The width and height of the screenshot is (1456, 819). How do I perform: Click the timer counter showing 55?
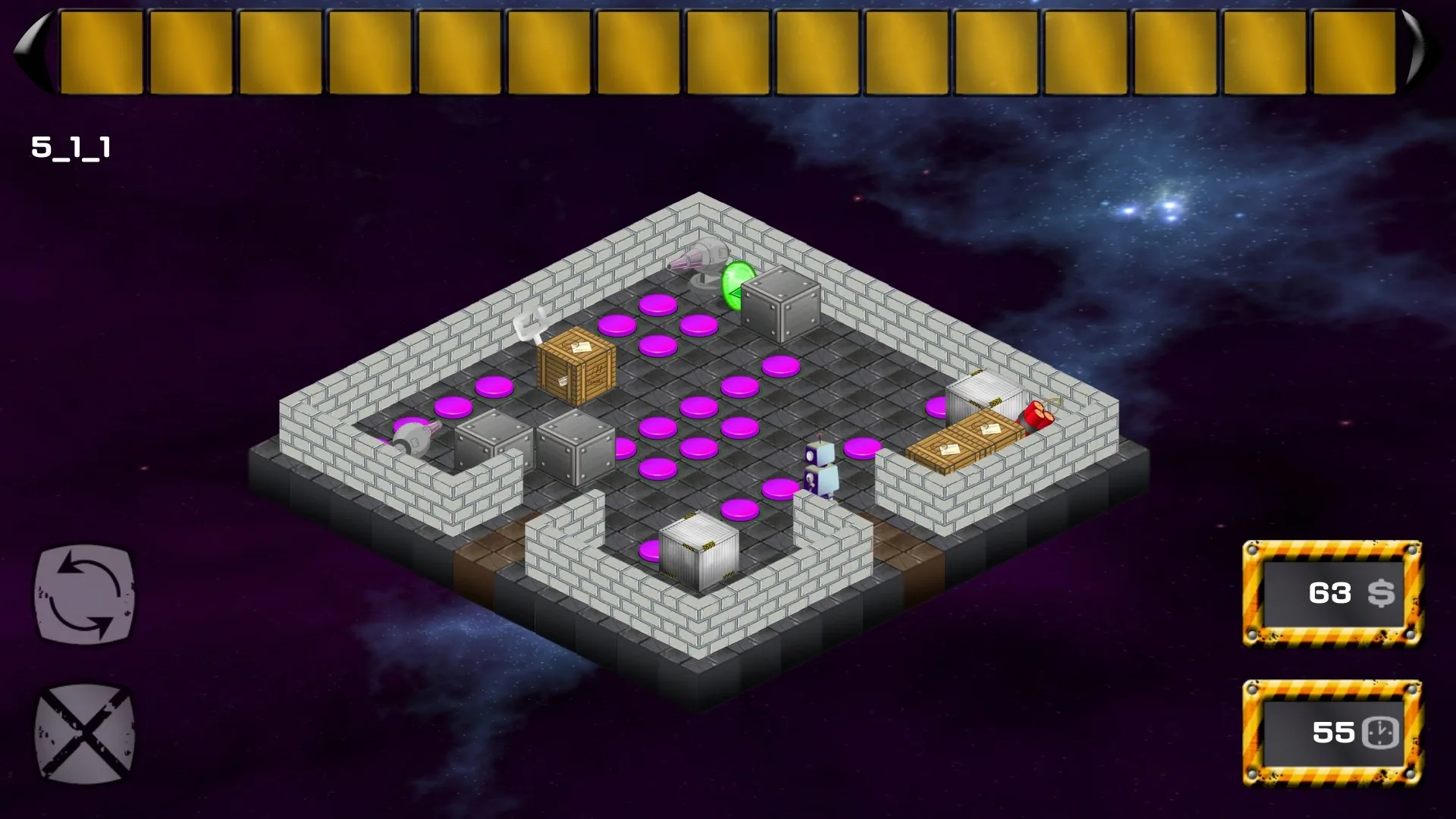[1329, 733]
